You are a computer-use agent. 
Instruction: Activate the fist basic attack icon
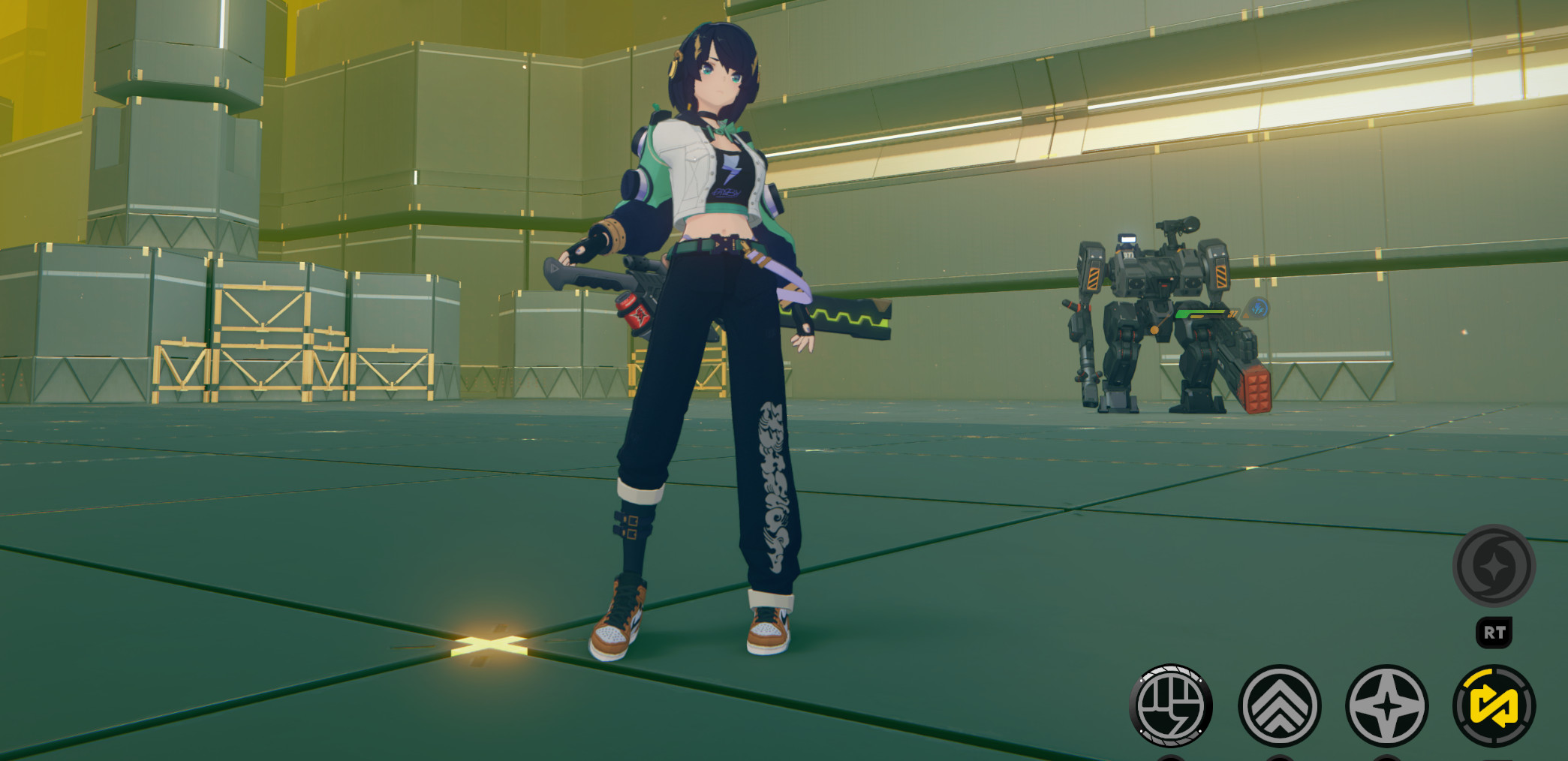(x=1171, y=706)
